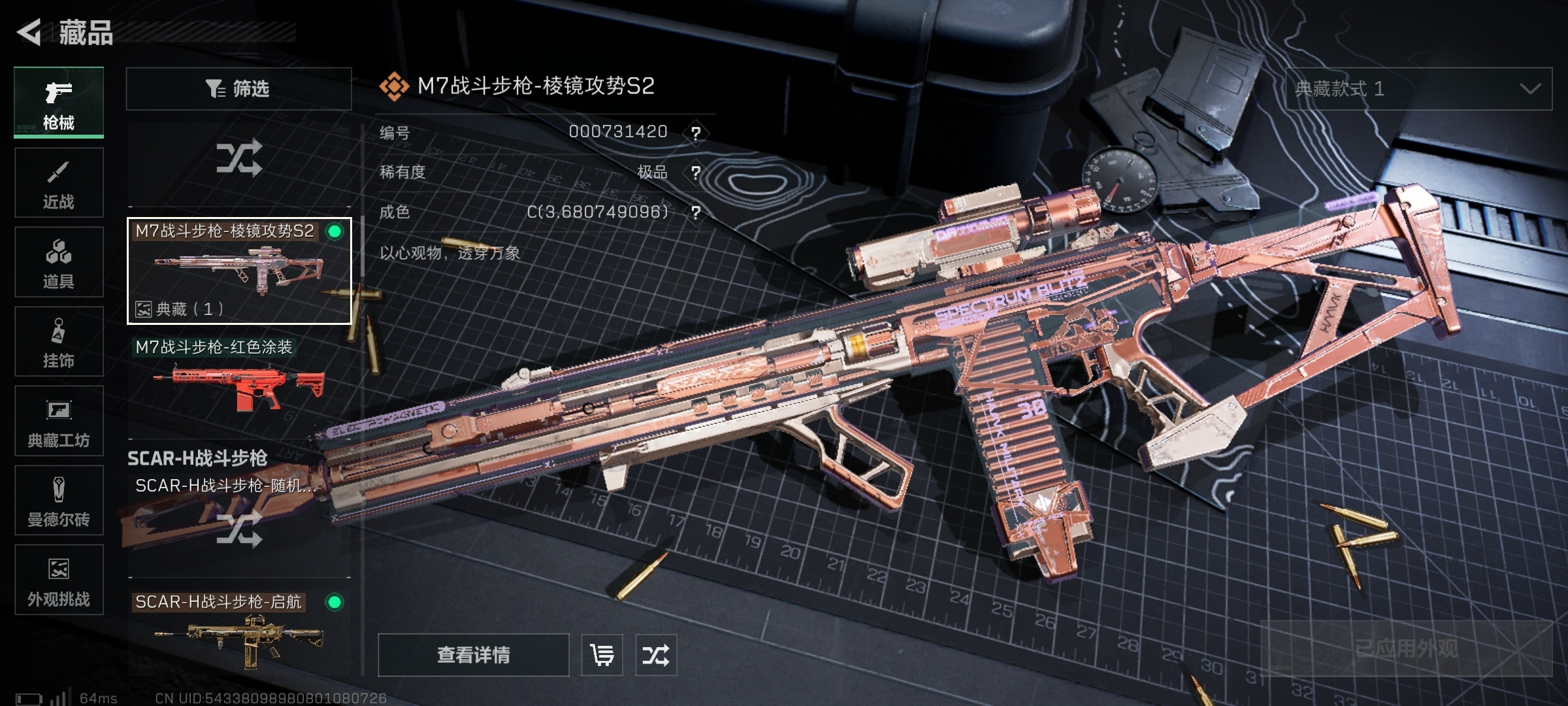The width and height of the screenshot is (1568, 706).
Task: Toggle the shuffle icon beside the cart button
Action: point(656,655)
